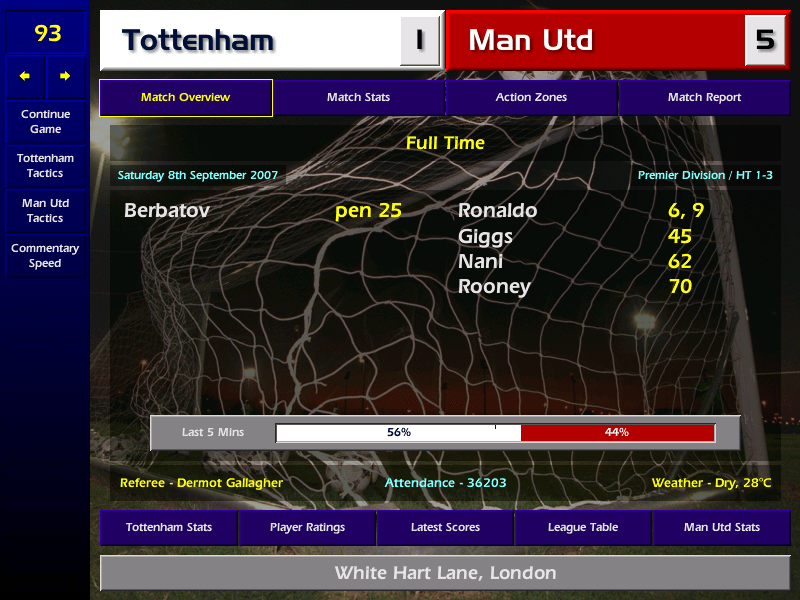800x600 pixels.
Task: Continue the game
Action: tap(45, 122)
